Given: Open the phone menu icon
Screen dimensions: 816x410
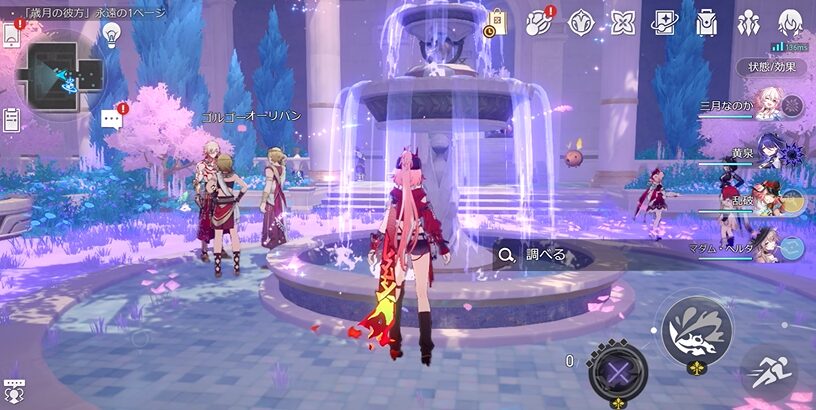Looking at the screenshot, I should point(11,35).
